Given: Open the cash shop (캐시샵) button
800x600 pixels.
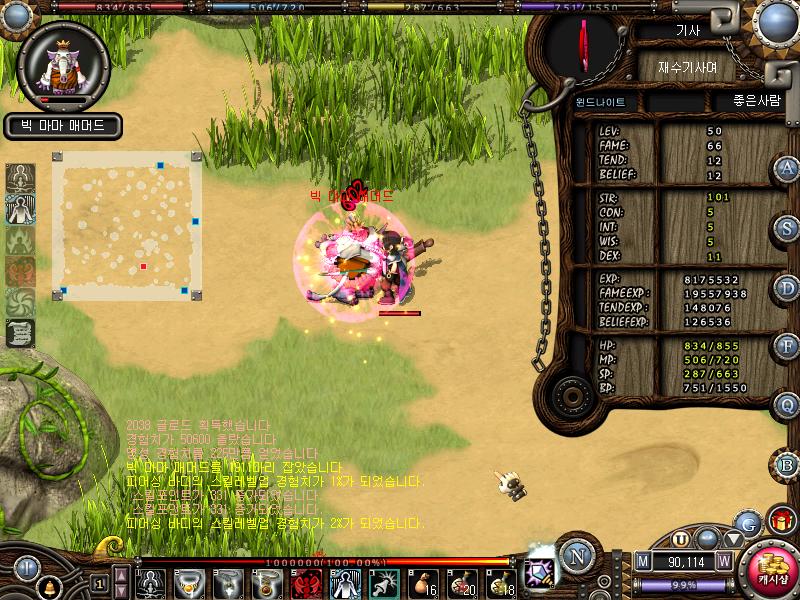Looking at the screenshot, I should pyautogui.click(x=771, y=568).
